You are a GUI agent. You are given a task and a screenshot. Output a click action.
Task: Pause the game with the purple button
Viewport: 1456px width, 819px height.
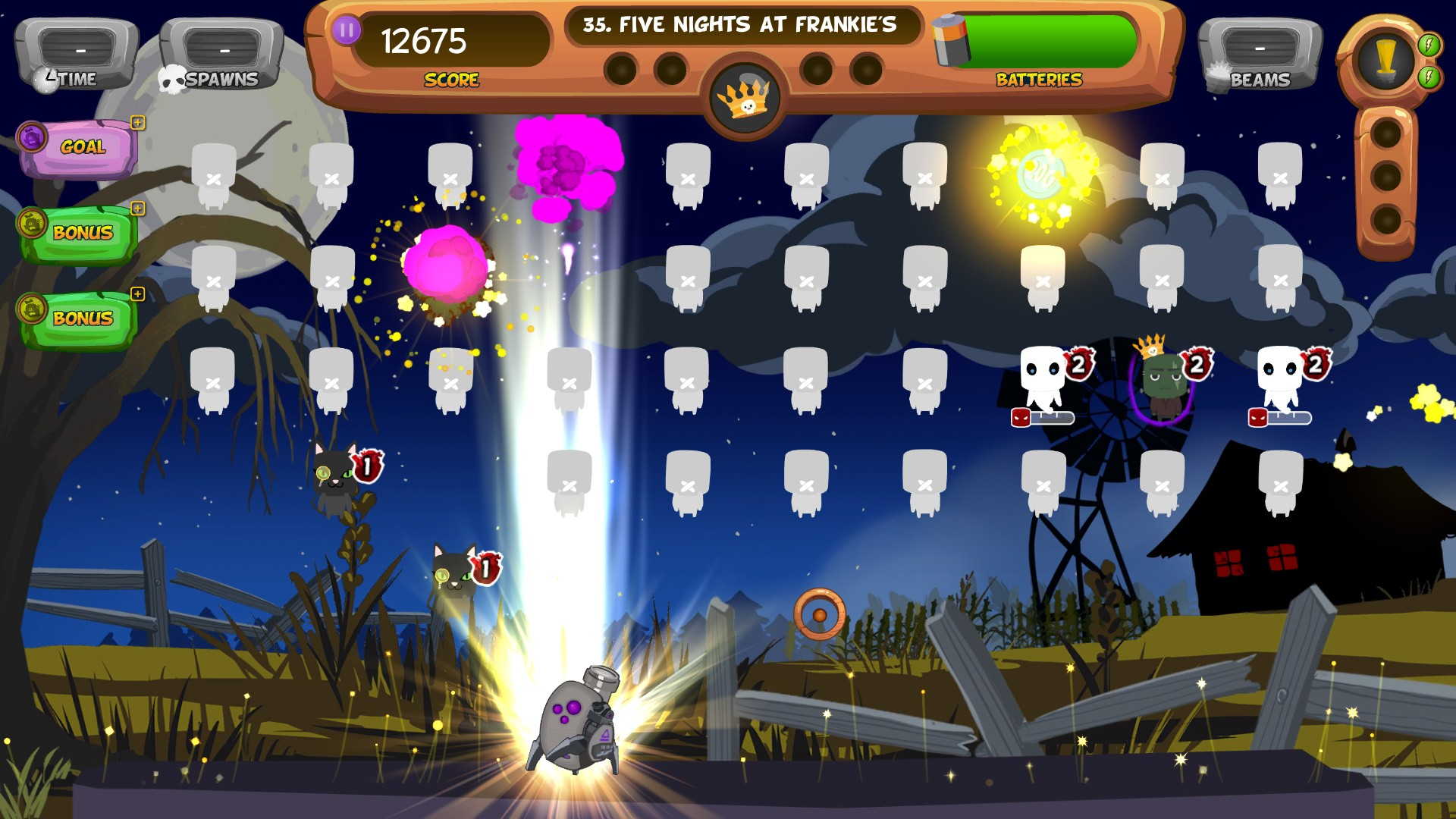click(347, 31)
